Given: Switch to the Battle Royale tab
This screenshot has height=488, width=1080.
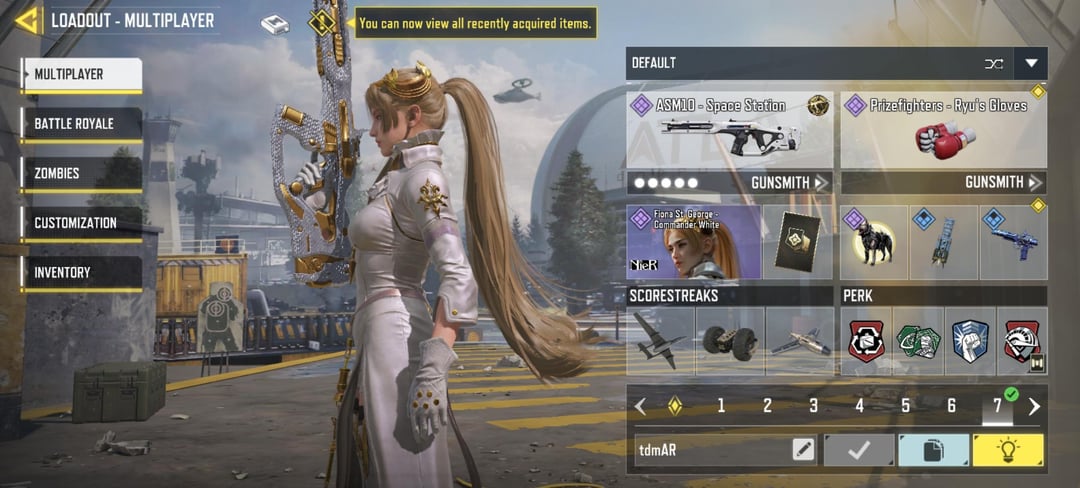Looking at the screenshot, I should tap(82, 124).
